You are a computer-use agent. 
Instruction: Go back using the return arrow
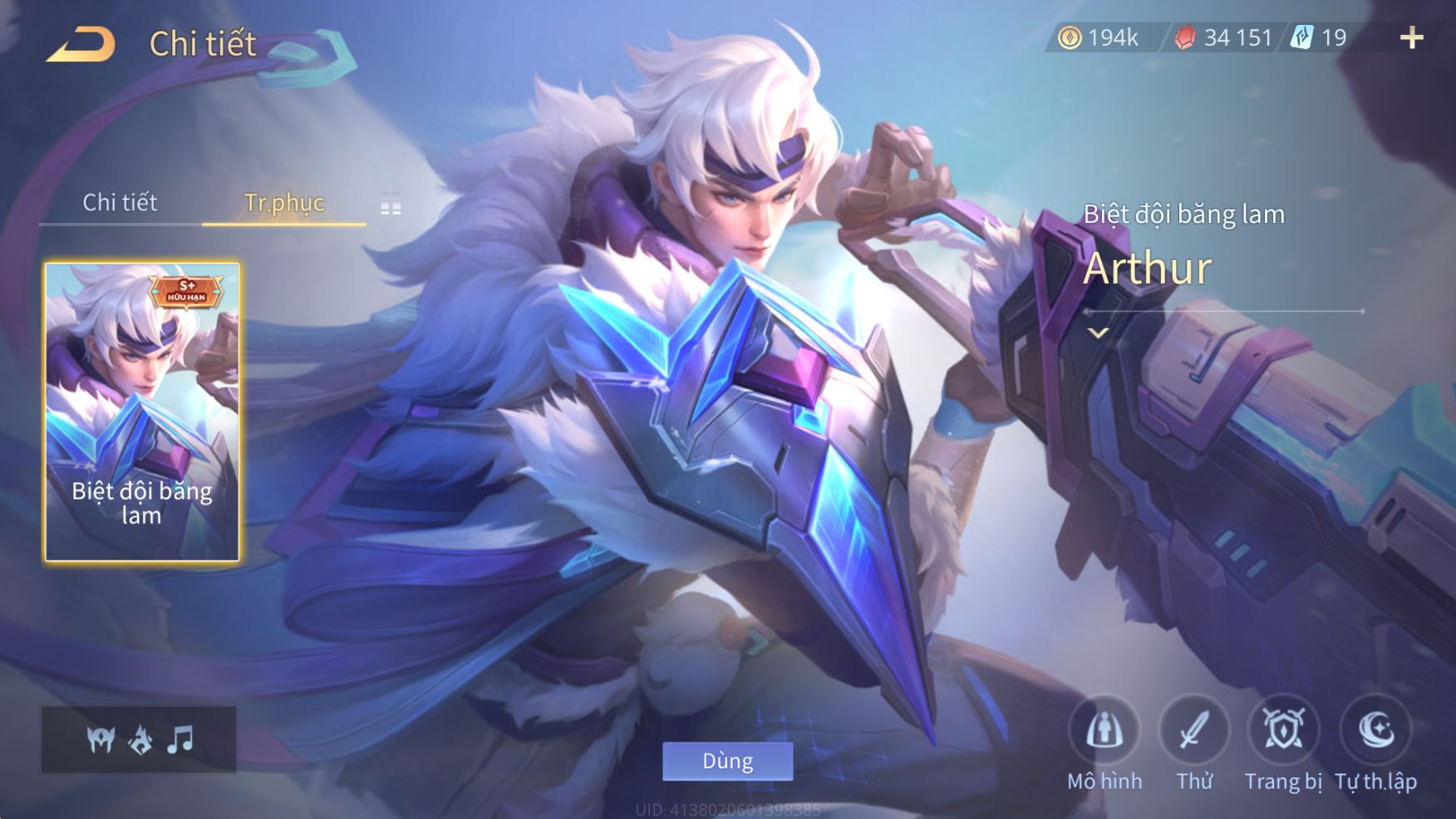tap(81, 44)
